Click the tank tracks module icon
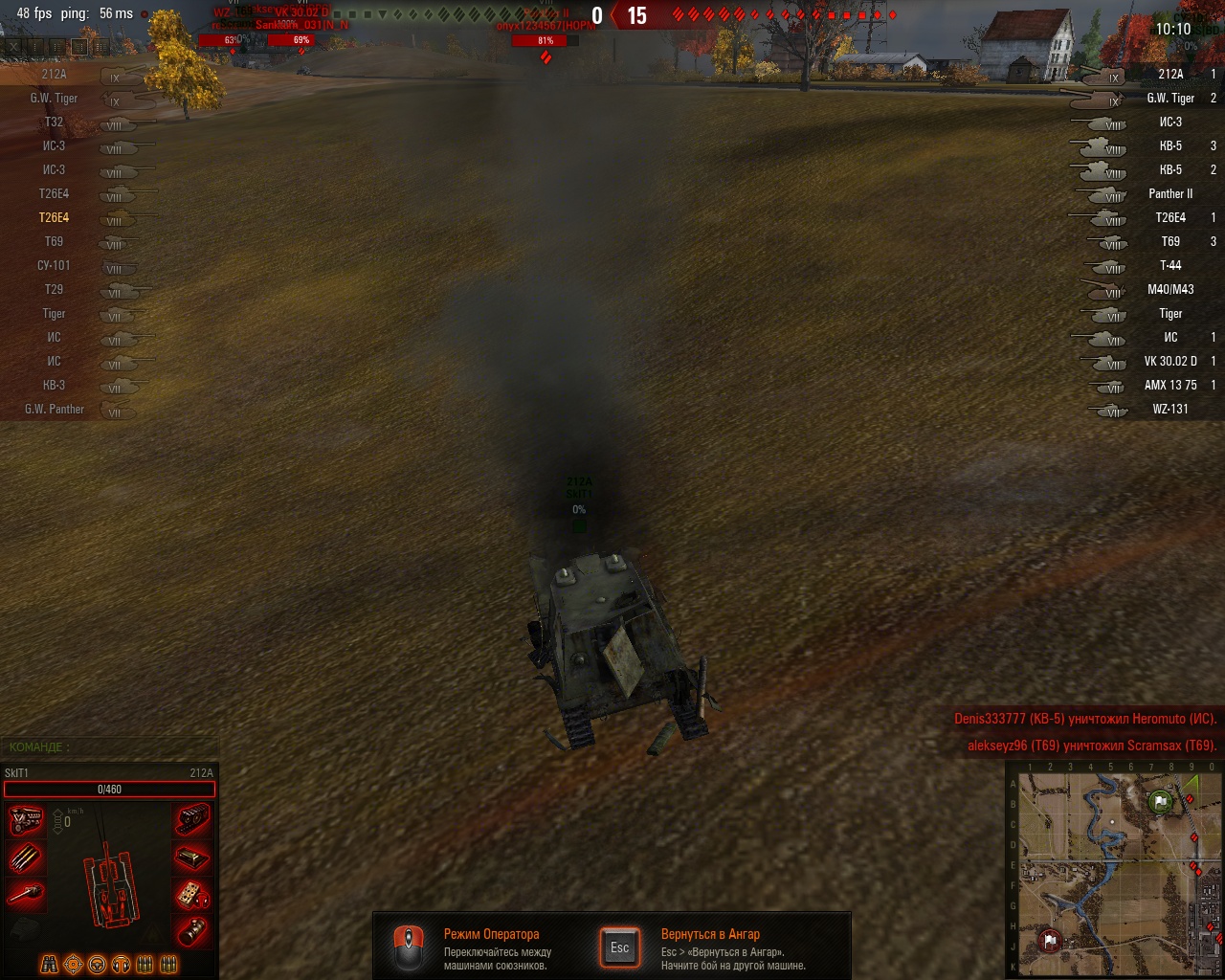The width and height of the screenshot is (1225, 980). [x=192, y=820]
